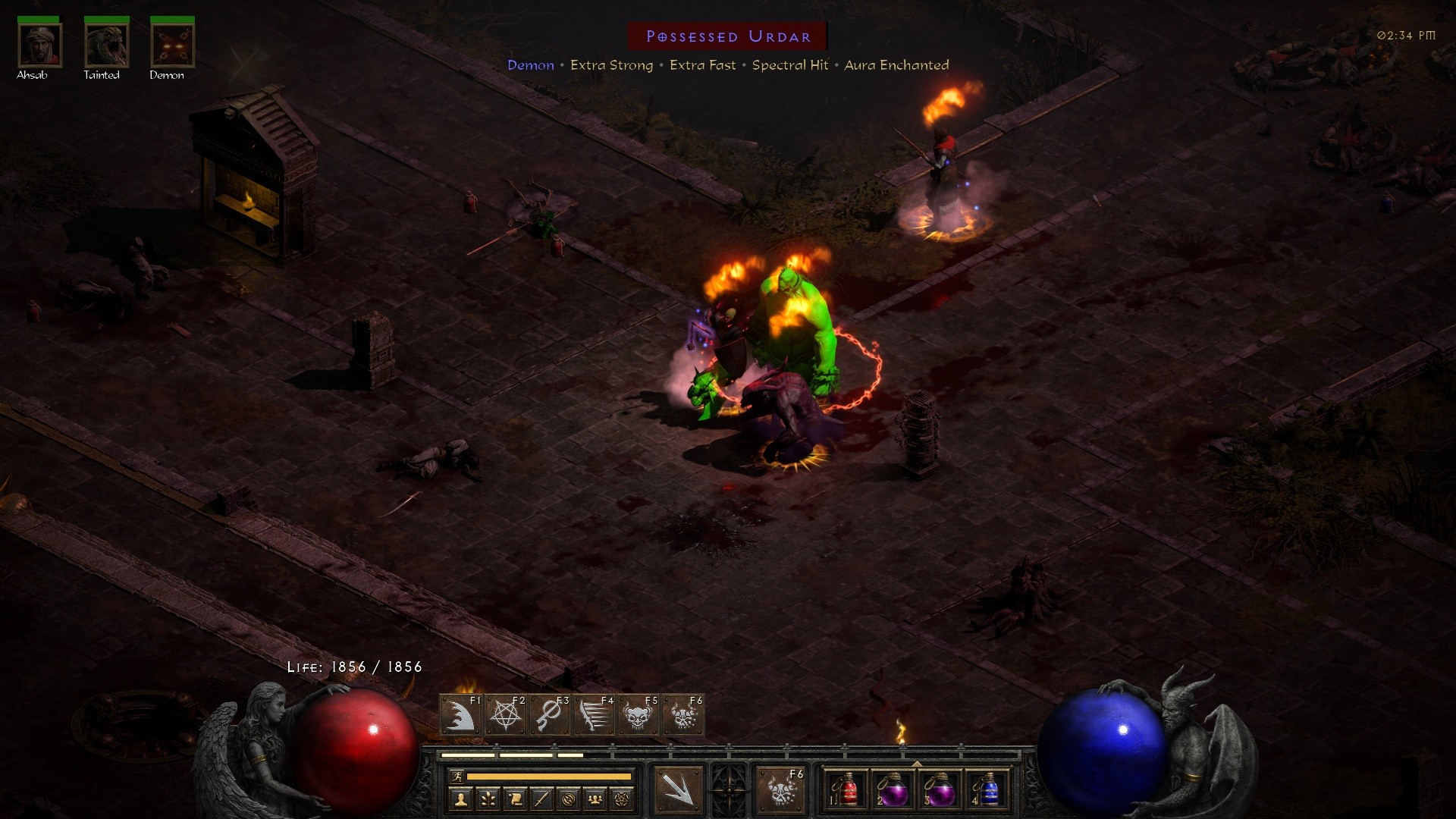1456x819 pixels.
Task: Open the party screen via the people icon
Action: coord(595,800)
